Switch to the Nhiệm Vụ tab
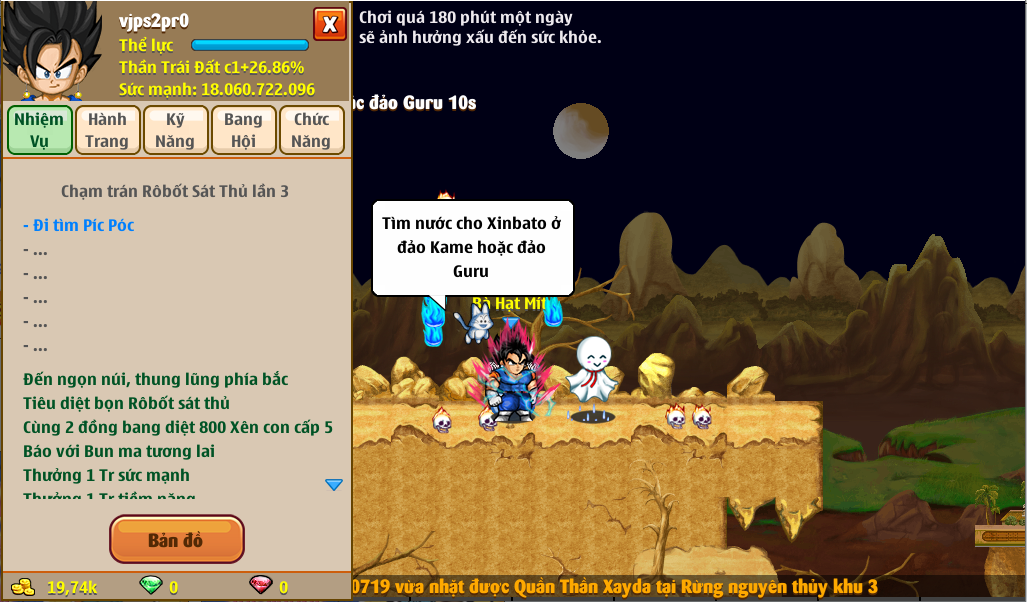 point(39,130)
